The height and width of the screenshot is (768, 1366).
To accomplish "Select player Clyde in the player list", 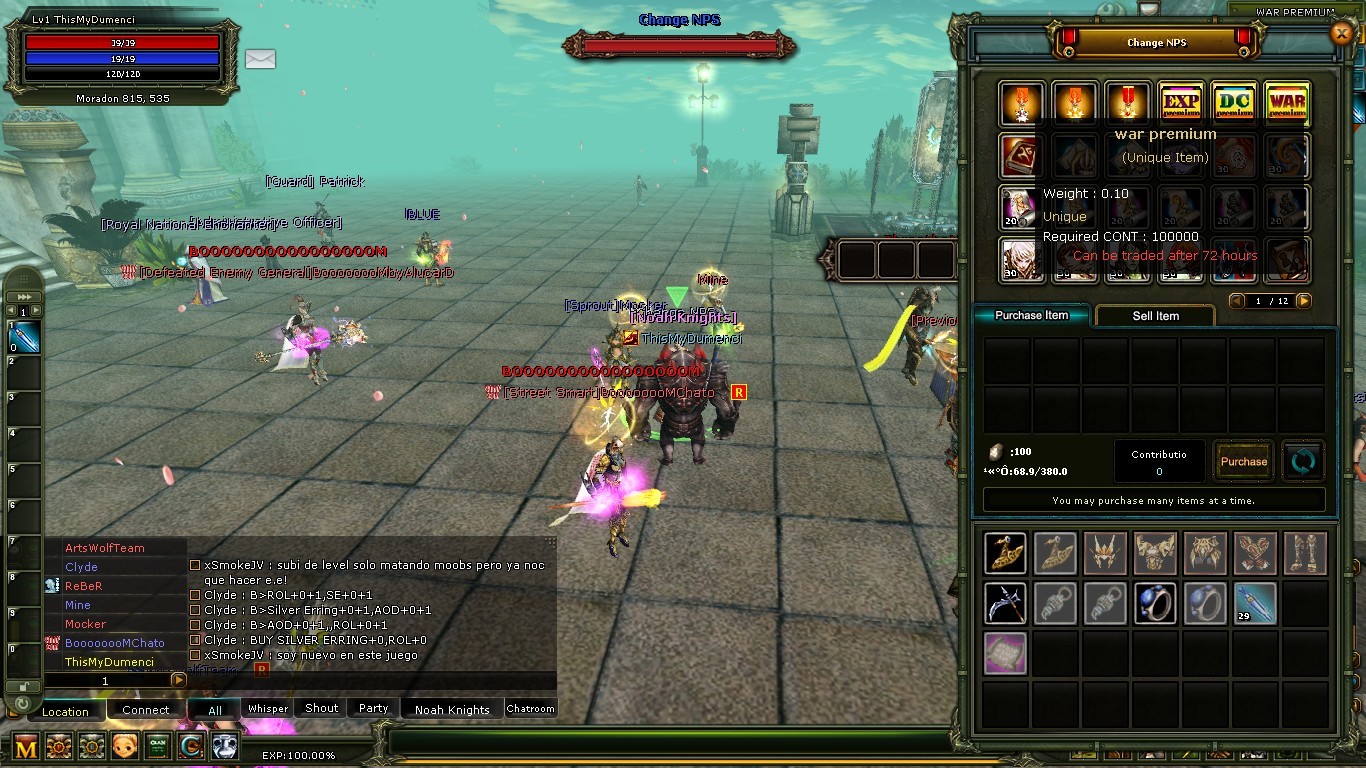I will (81, 567).
